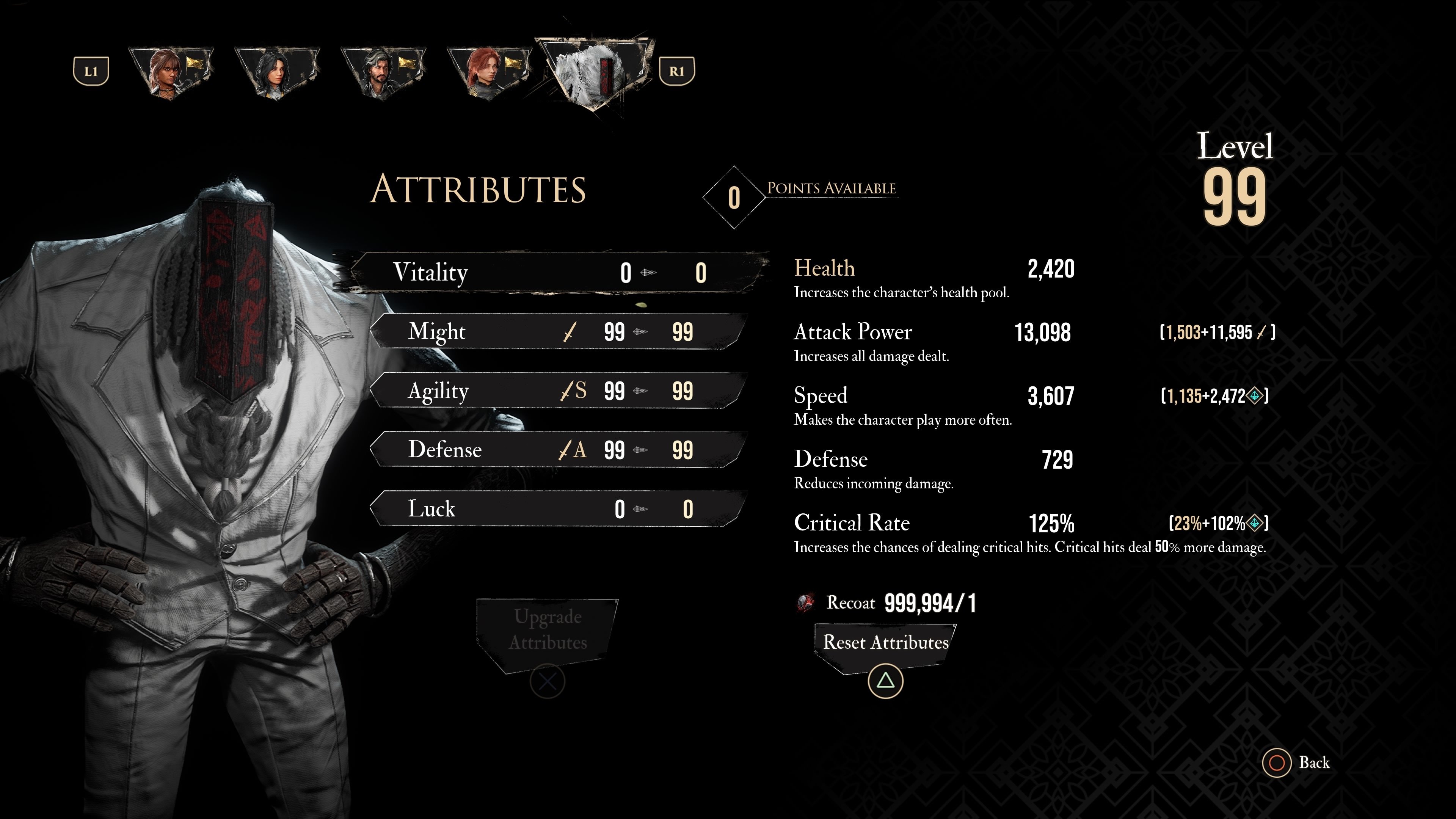Viewport: 1456px width, 819px height.
Task: Click the Reset Attributes button
Action: coord(885,643)
